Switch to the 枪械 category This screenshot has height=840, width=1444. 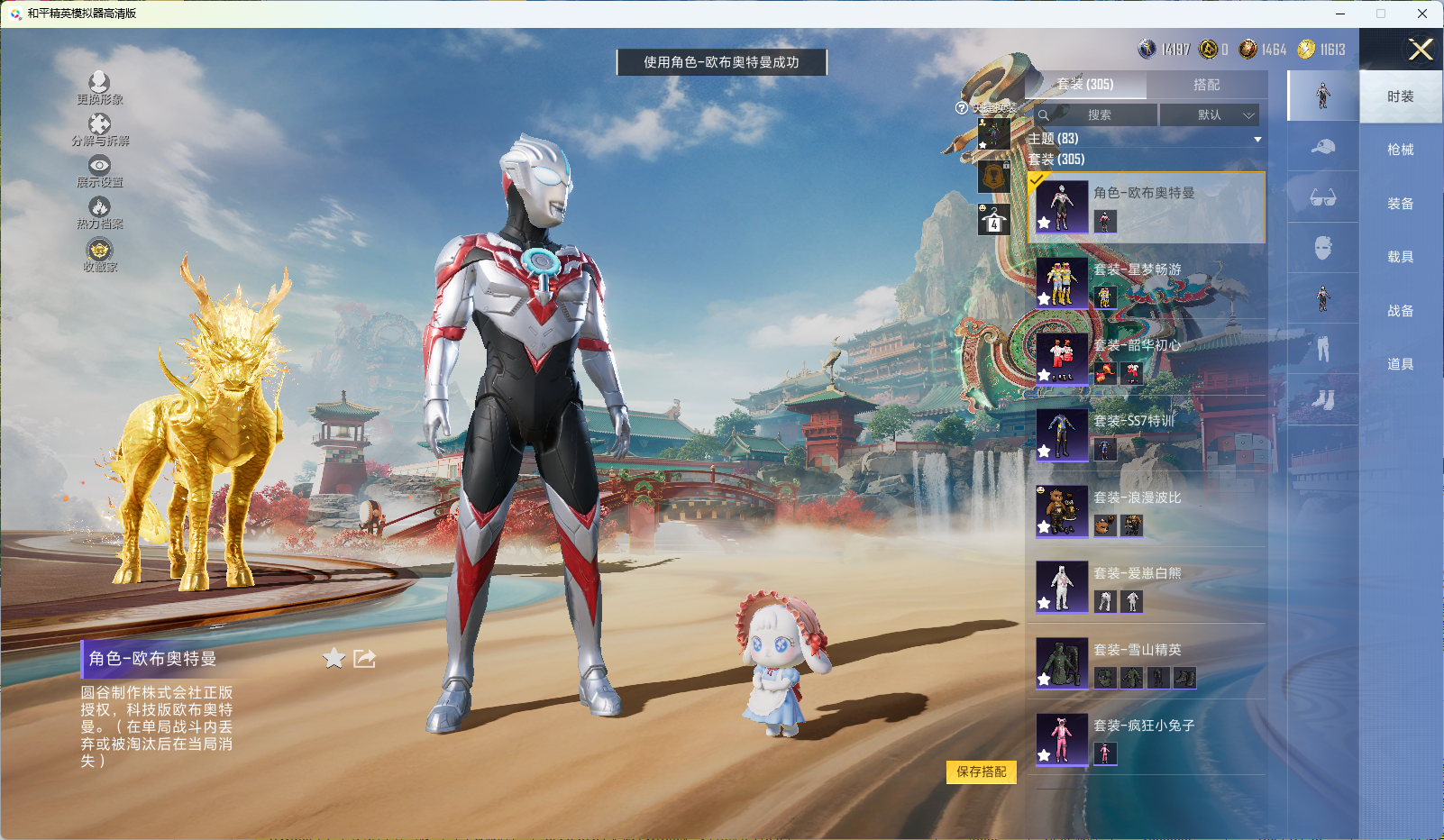[1400, 150]
